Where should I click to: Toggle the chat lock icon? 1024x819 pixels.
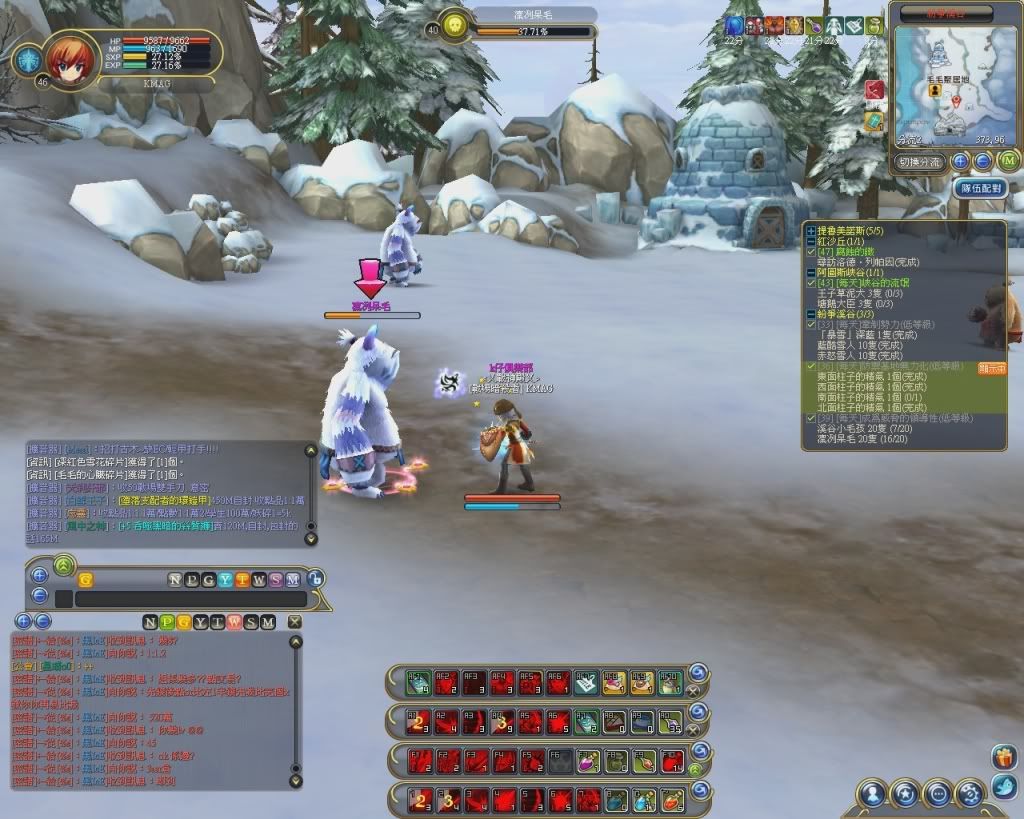click(x=314, y=579)
